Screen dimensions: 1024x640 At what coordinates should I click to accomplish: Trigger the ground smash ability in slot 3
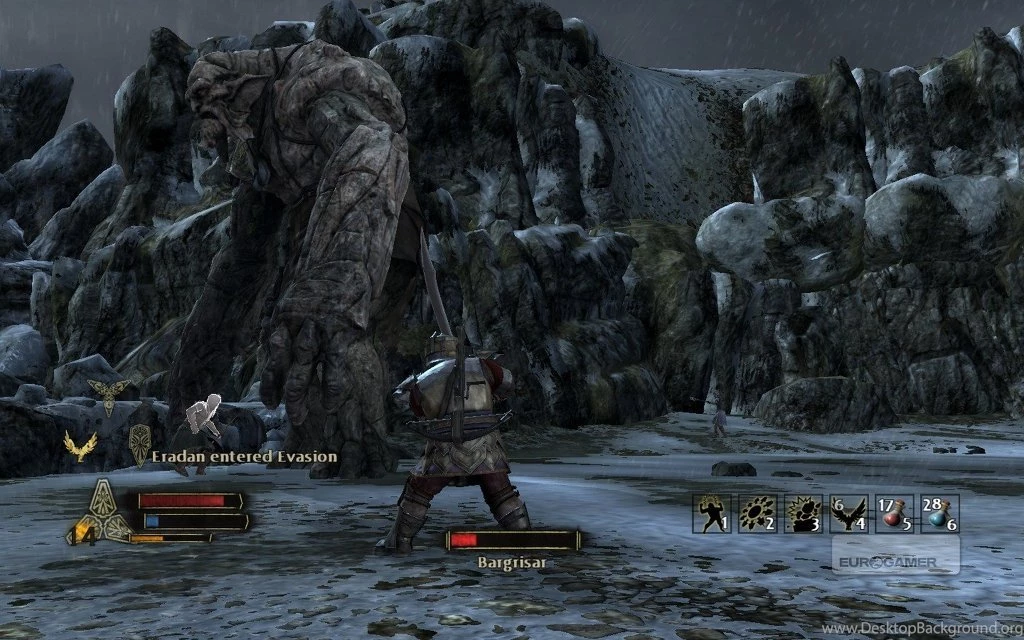coord(803,513)
